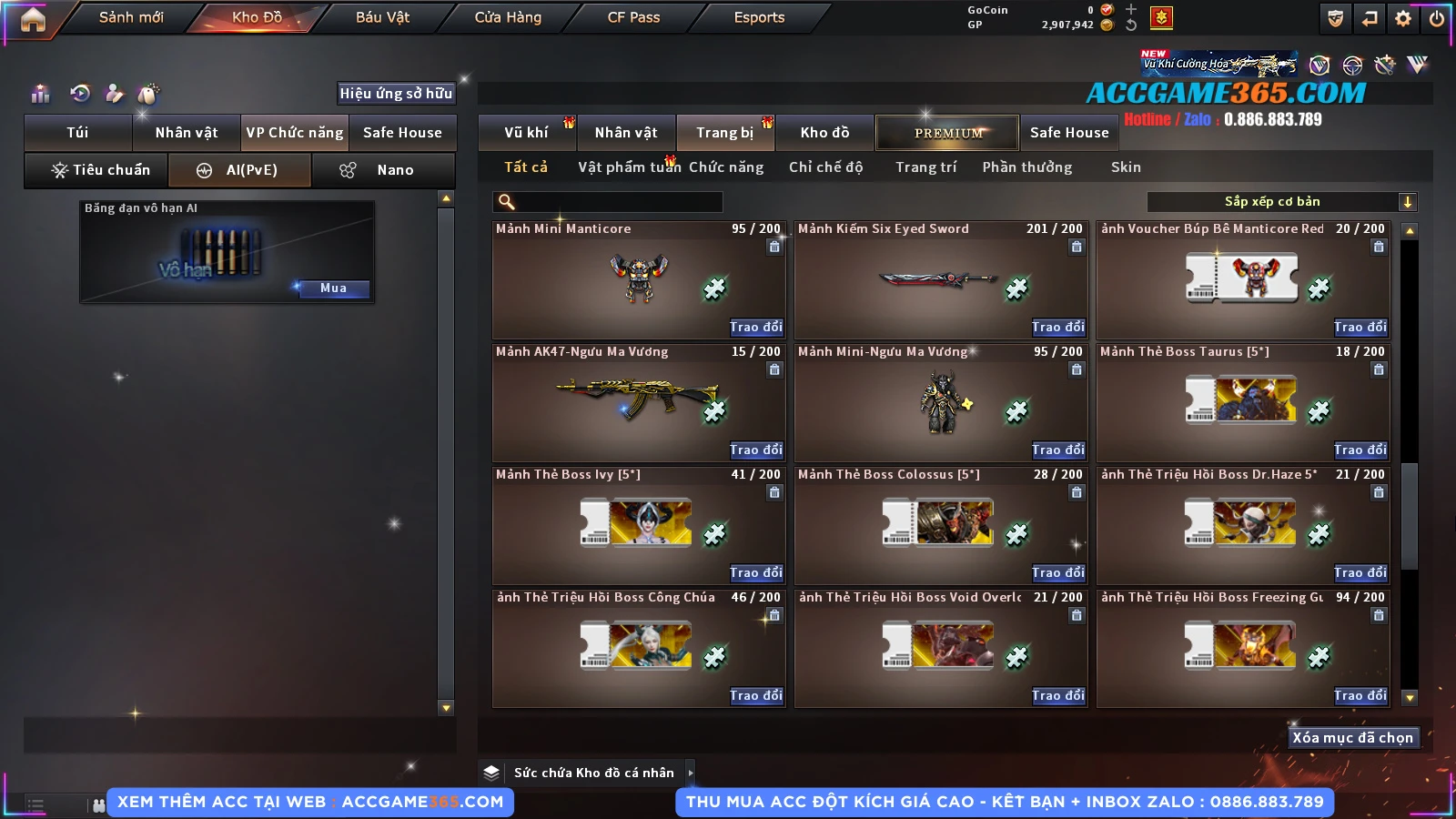
Task: Show the PREMIUM inventory tab
Action: (x=948, y=133)
